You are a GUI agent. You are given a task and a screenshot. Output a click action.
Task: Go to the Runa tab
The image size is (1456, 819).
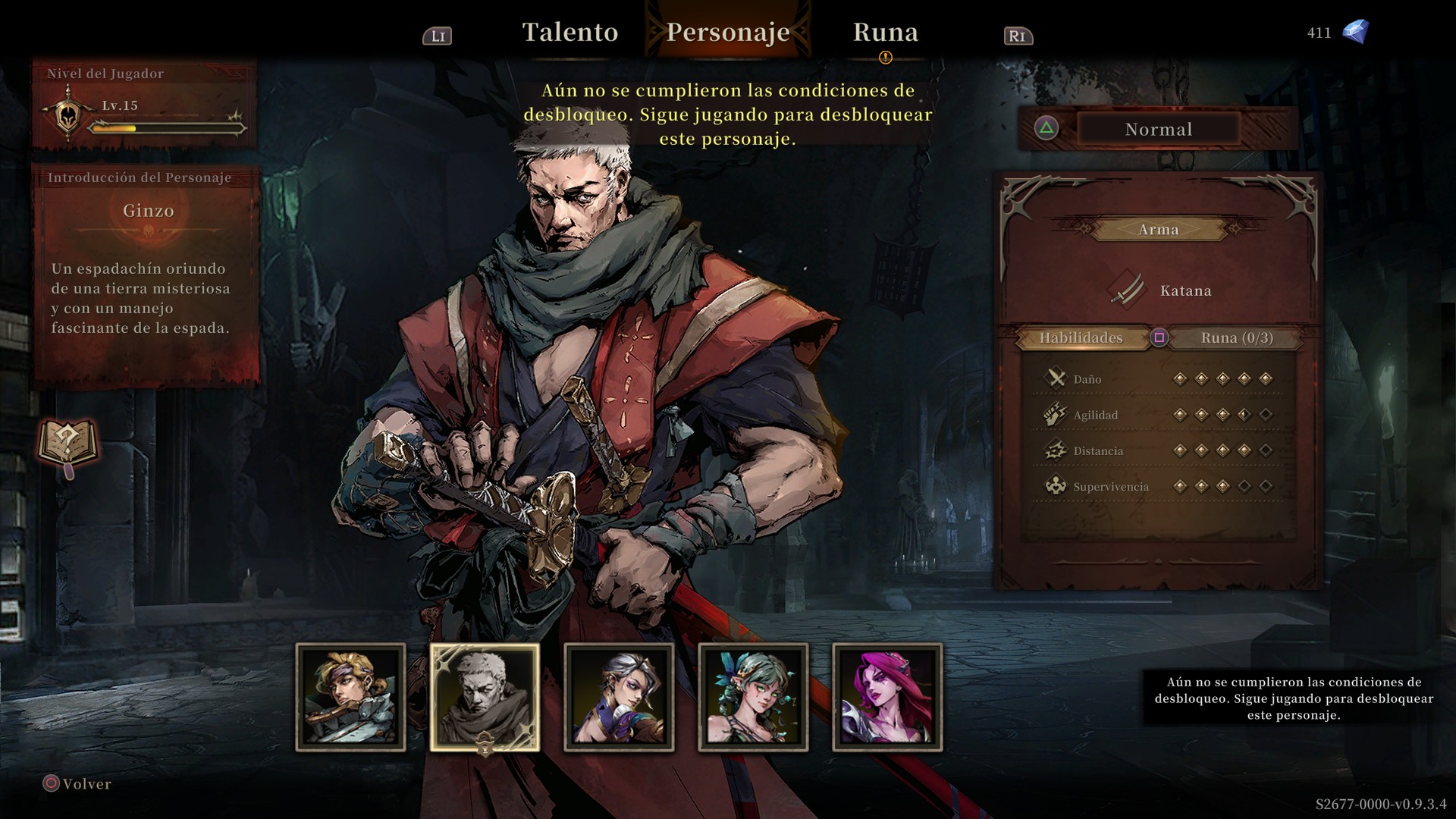tap(885, 33)
